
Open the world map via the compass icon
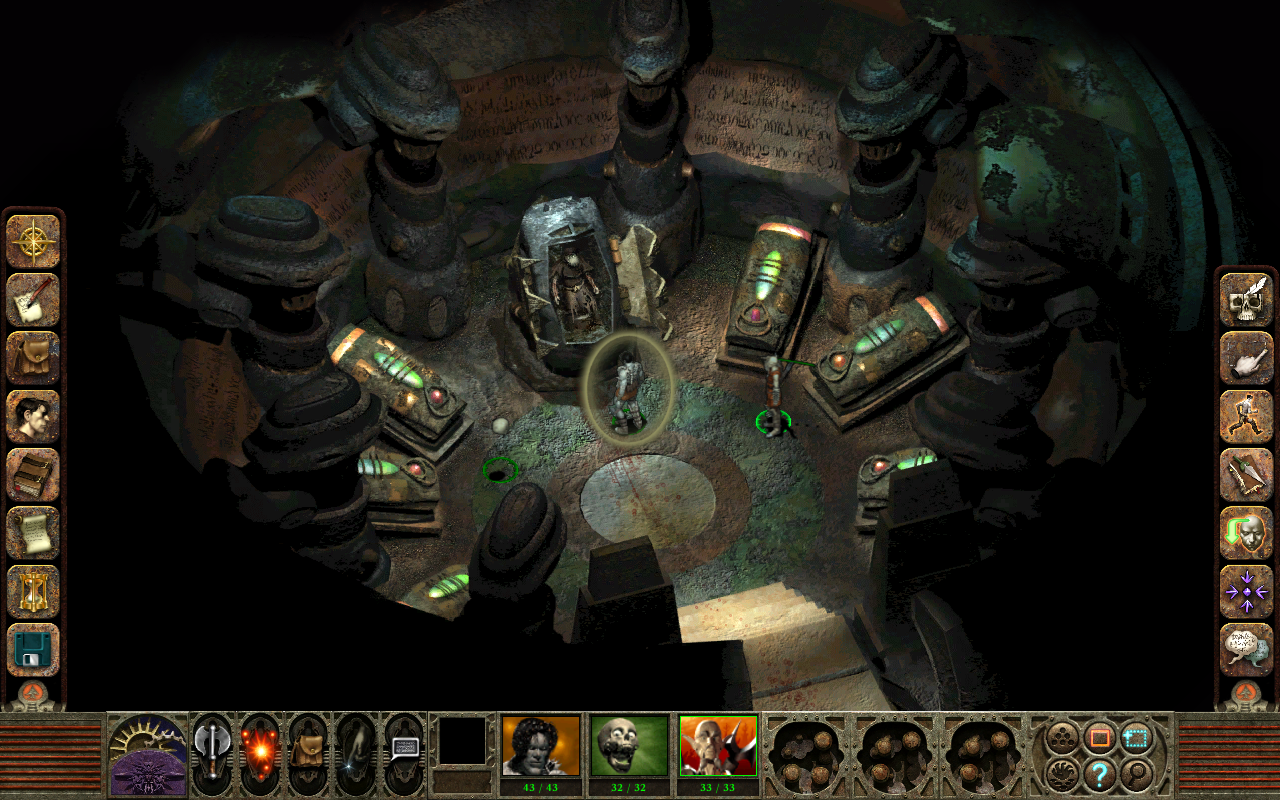(x=33, y=240)
